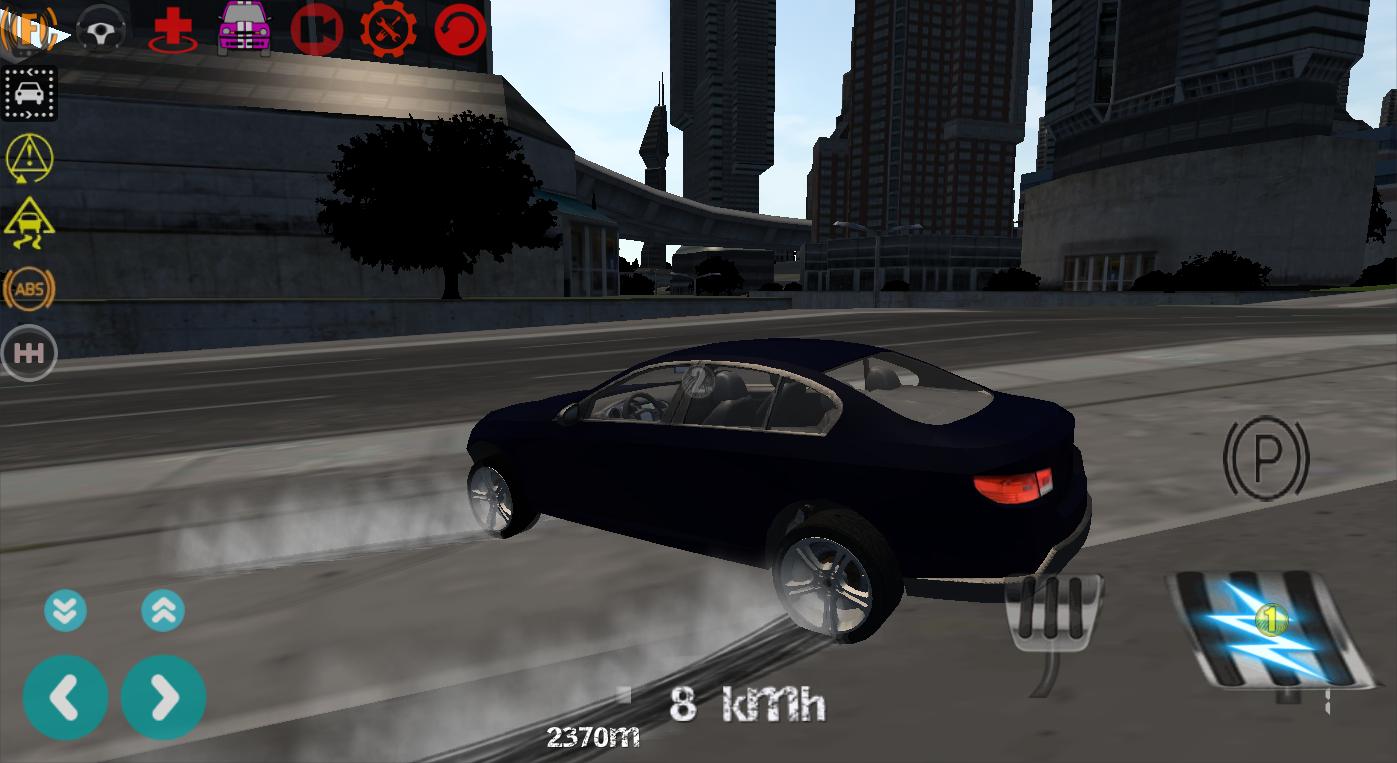This screenshot has width=1397, height=763.
Task: Repair the car with the red cross icon
Action: click(x=170, y=28)
